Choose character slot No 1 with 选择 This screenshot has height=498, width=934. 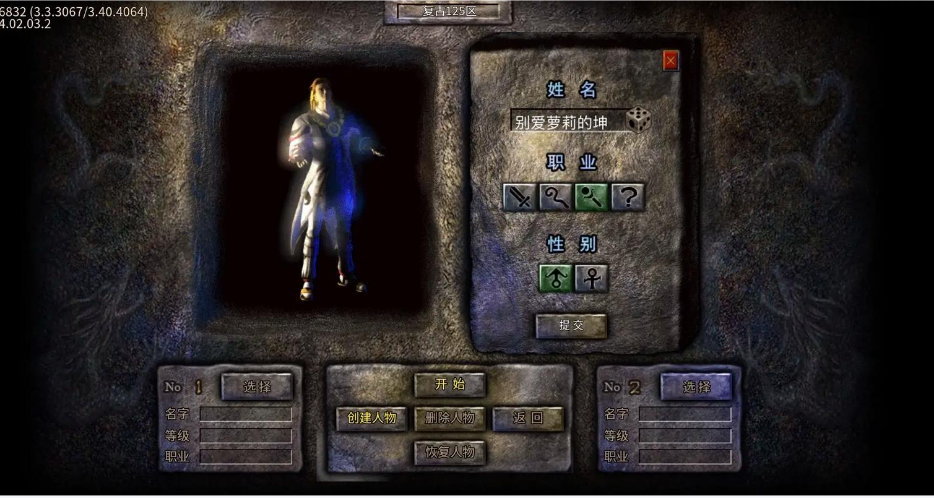(257, 386)
